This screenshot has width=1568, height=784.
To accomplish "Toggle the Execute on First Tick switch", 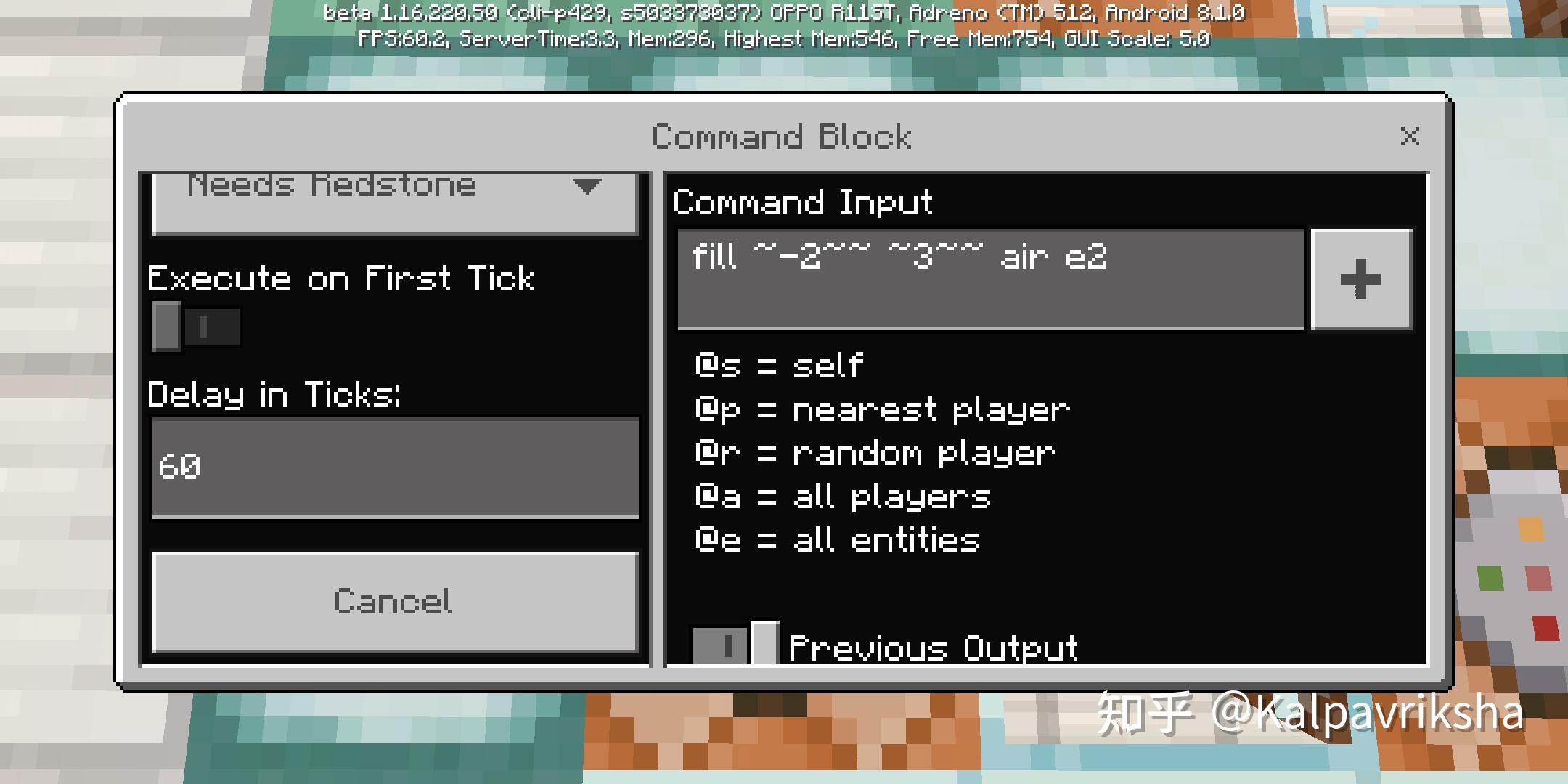I will tap(195, 325).
